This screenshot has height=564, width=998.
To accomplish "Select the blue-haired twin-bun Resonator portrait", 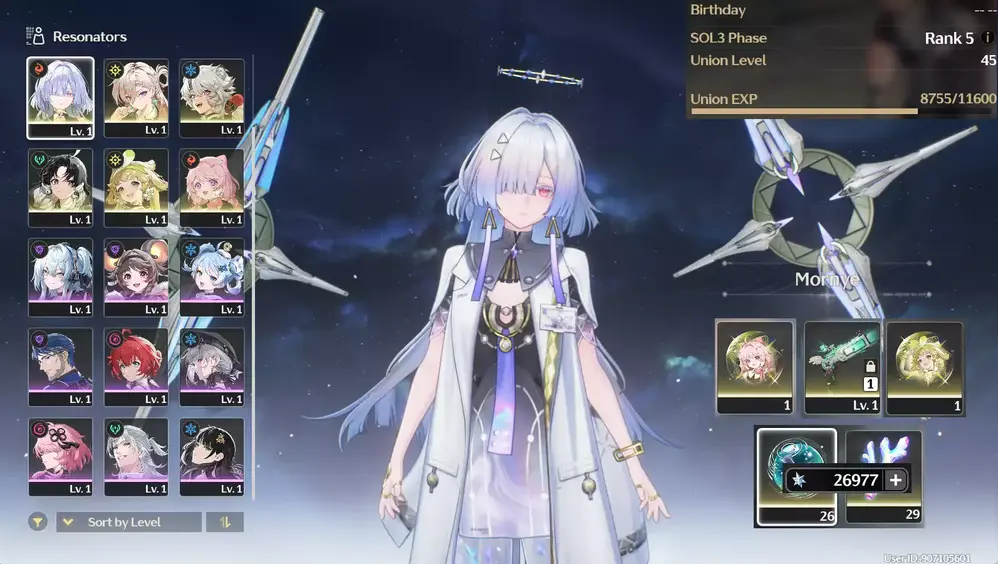I will pos(212,276).
